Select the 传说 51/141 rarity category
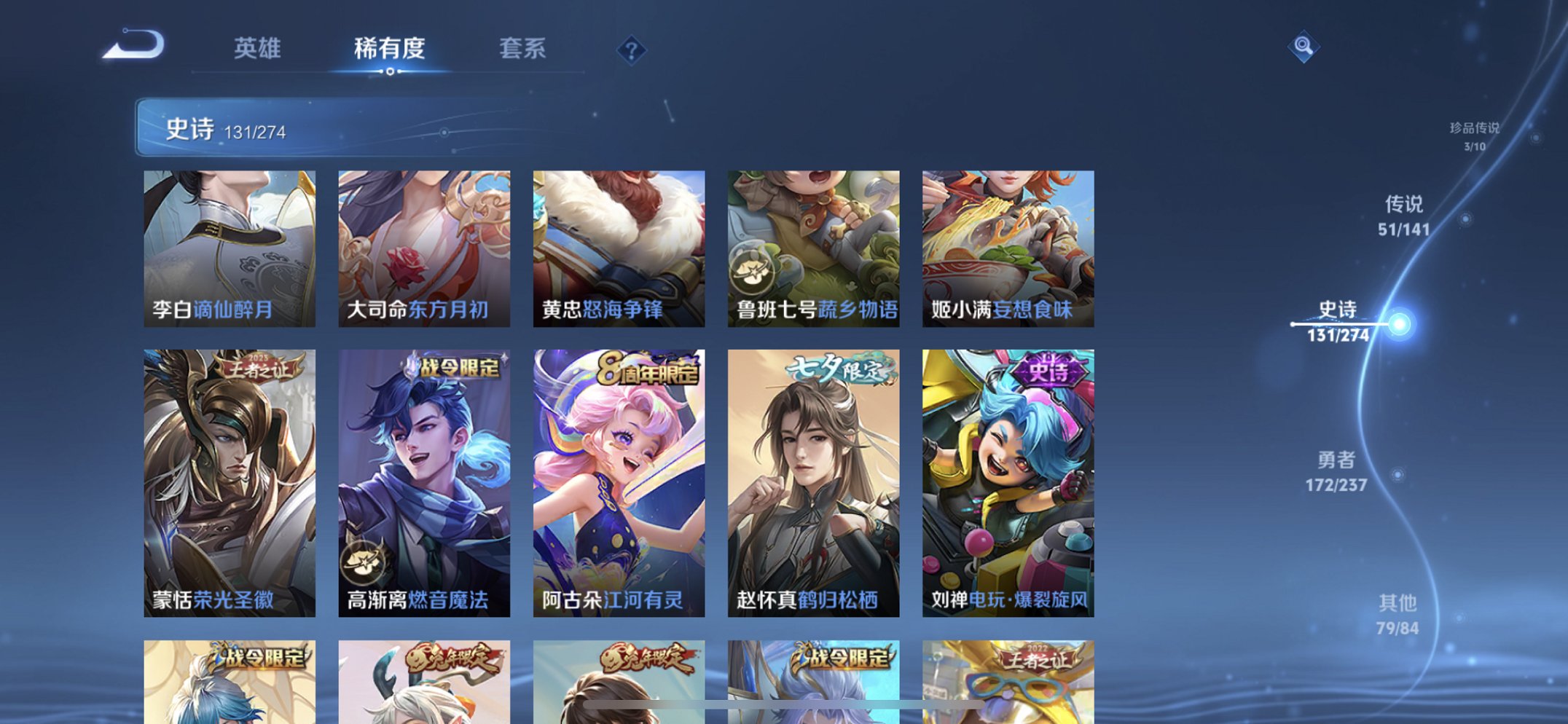The height and width of the screenshot is (724, 1568). tap(1406, 216)
